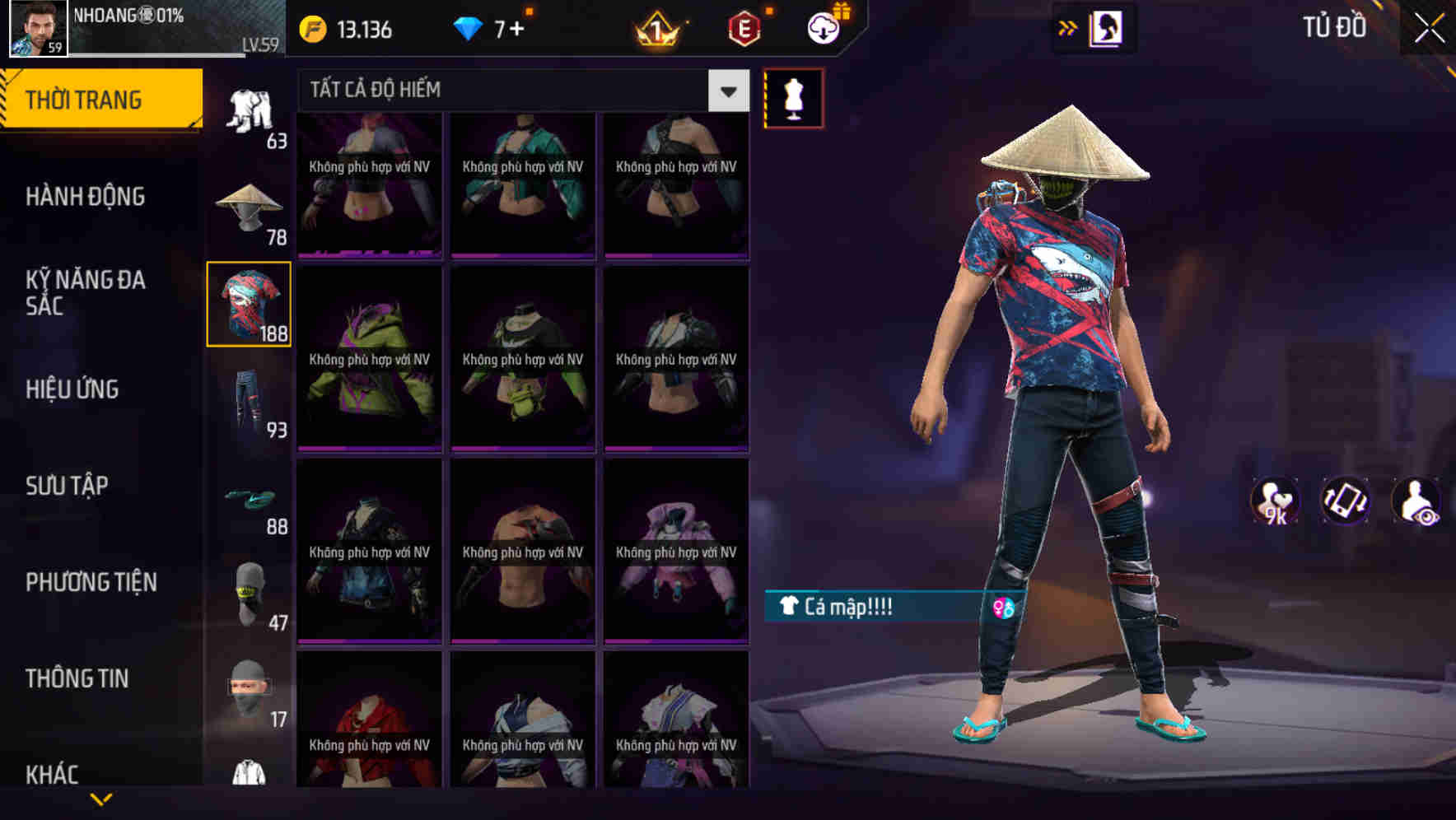Toggle the mannequin display option

[793, 97]
